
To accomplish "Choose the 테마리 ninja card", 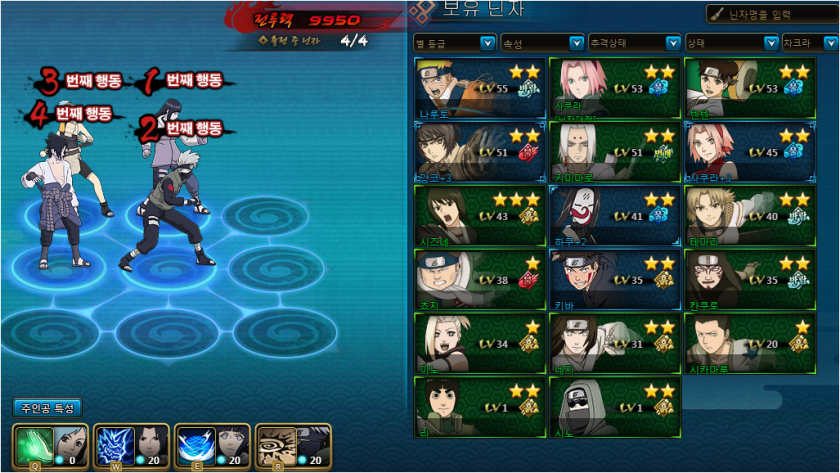I will (x=749, y=215).
